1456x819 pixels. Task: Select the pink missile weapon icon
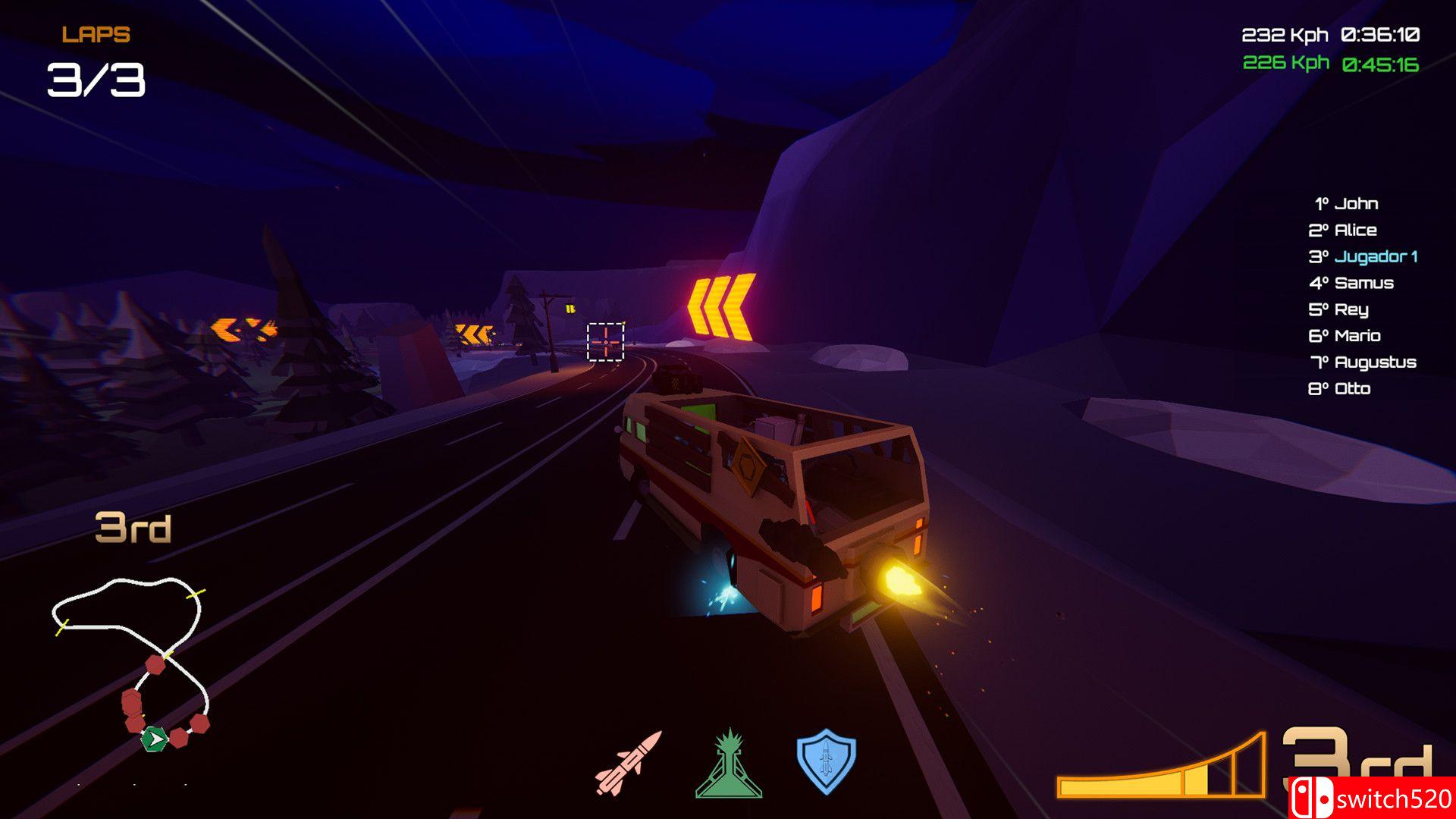(x=628, y=763)
